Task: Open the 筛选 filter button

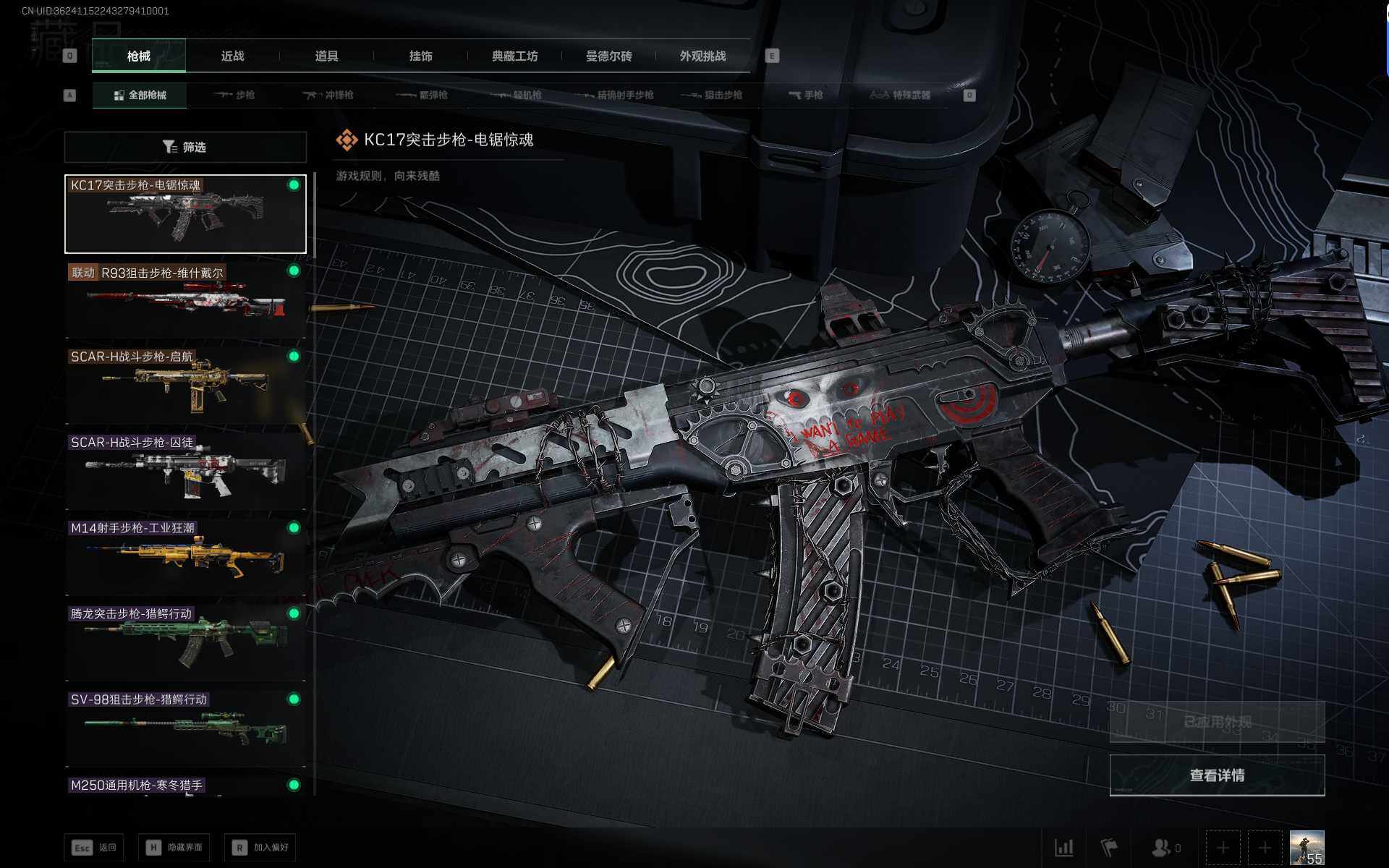Action: pos(185,148)
